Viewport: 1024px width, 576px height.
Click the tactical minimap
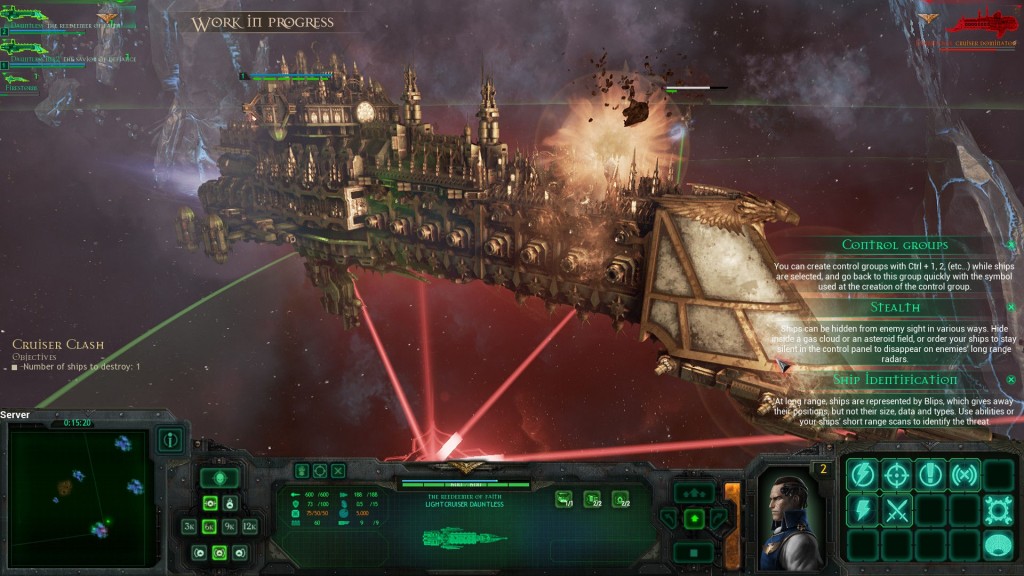click(79, 494)
